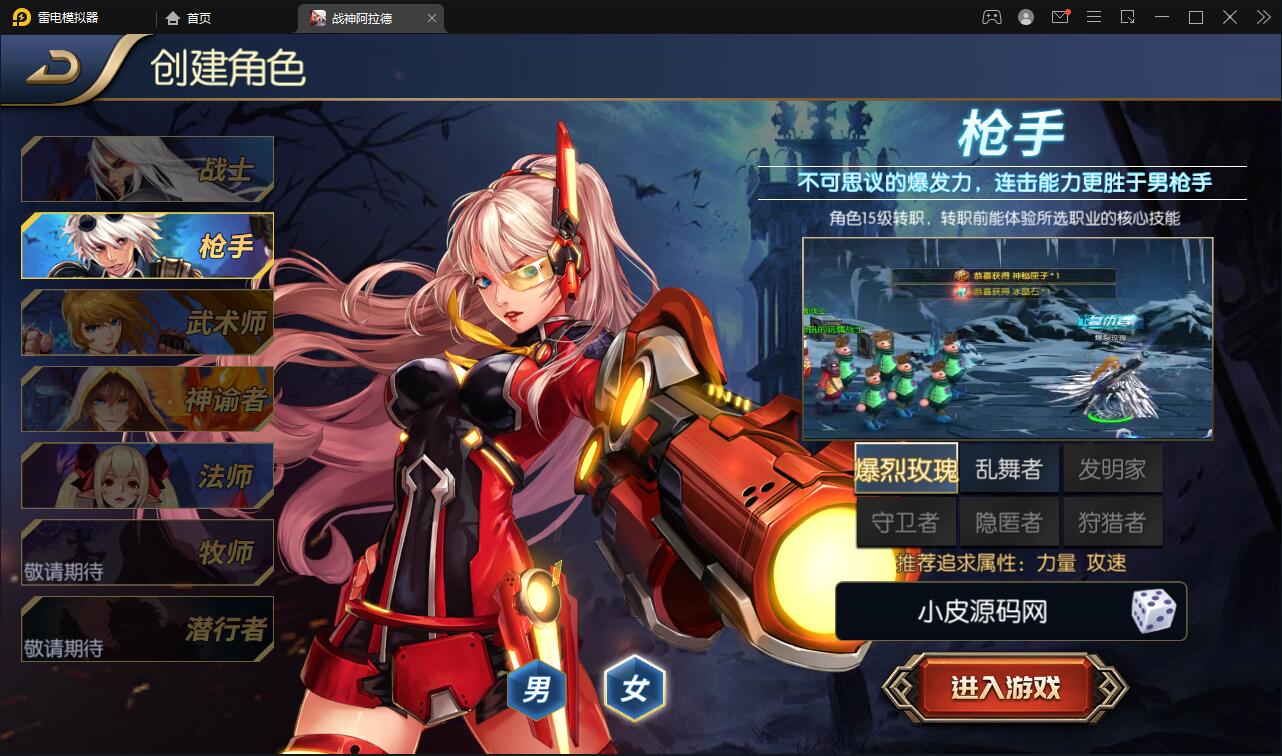The height and width of the screenshot is (756, 1282).
Task: Select 男 (male) gender
Action: pos(536,688)
